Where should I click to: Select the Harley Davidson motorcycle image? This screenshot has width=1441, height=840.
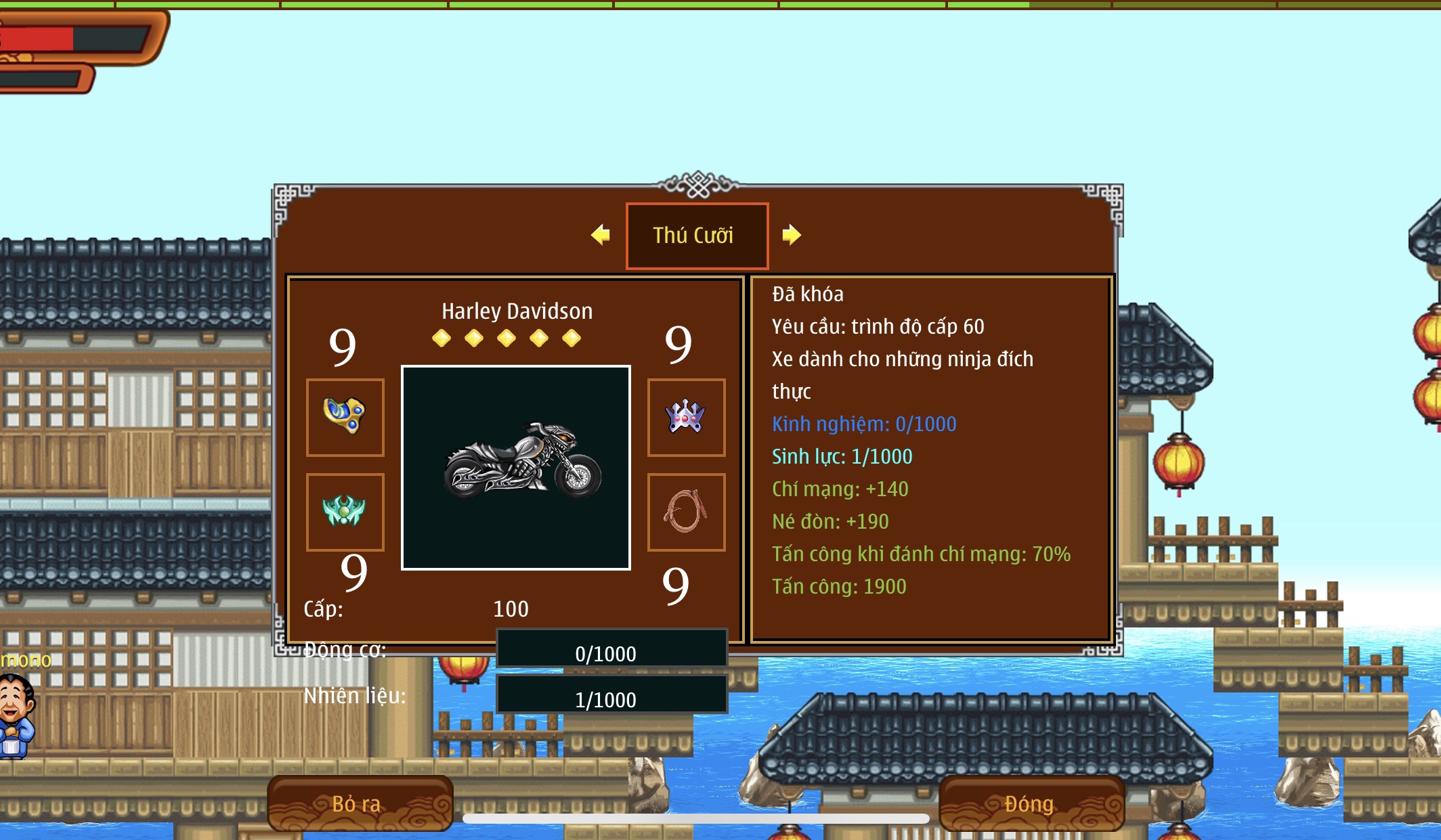tap(516, 468)
